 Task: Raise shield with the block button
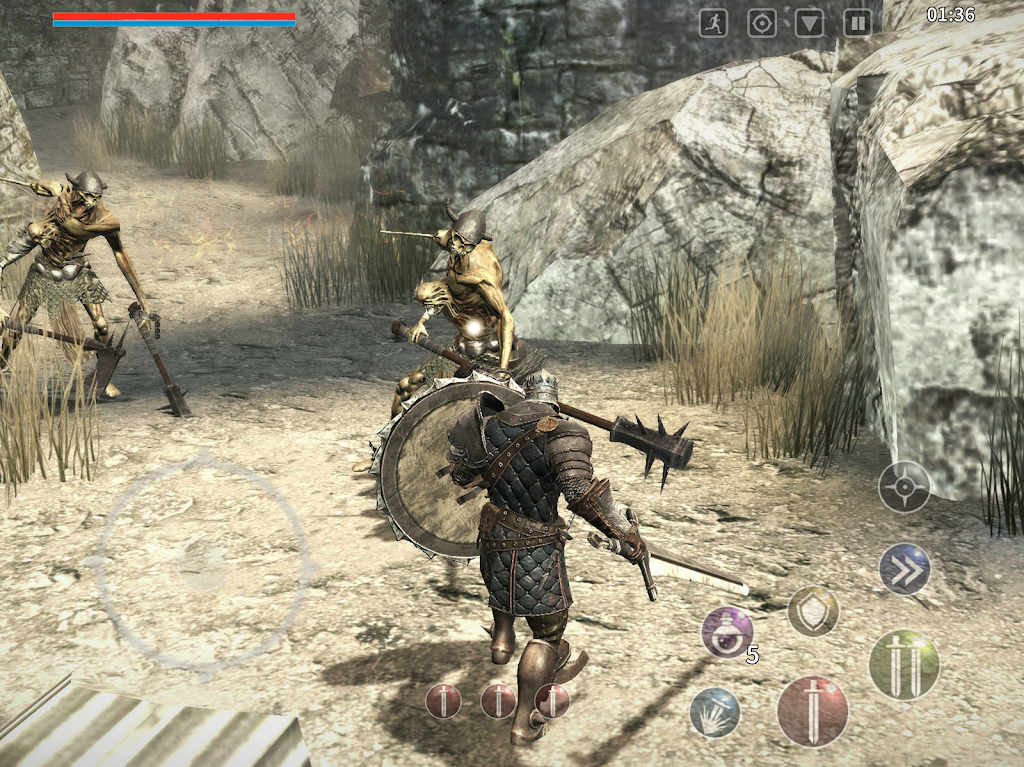point(813,611)
